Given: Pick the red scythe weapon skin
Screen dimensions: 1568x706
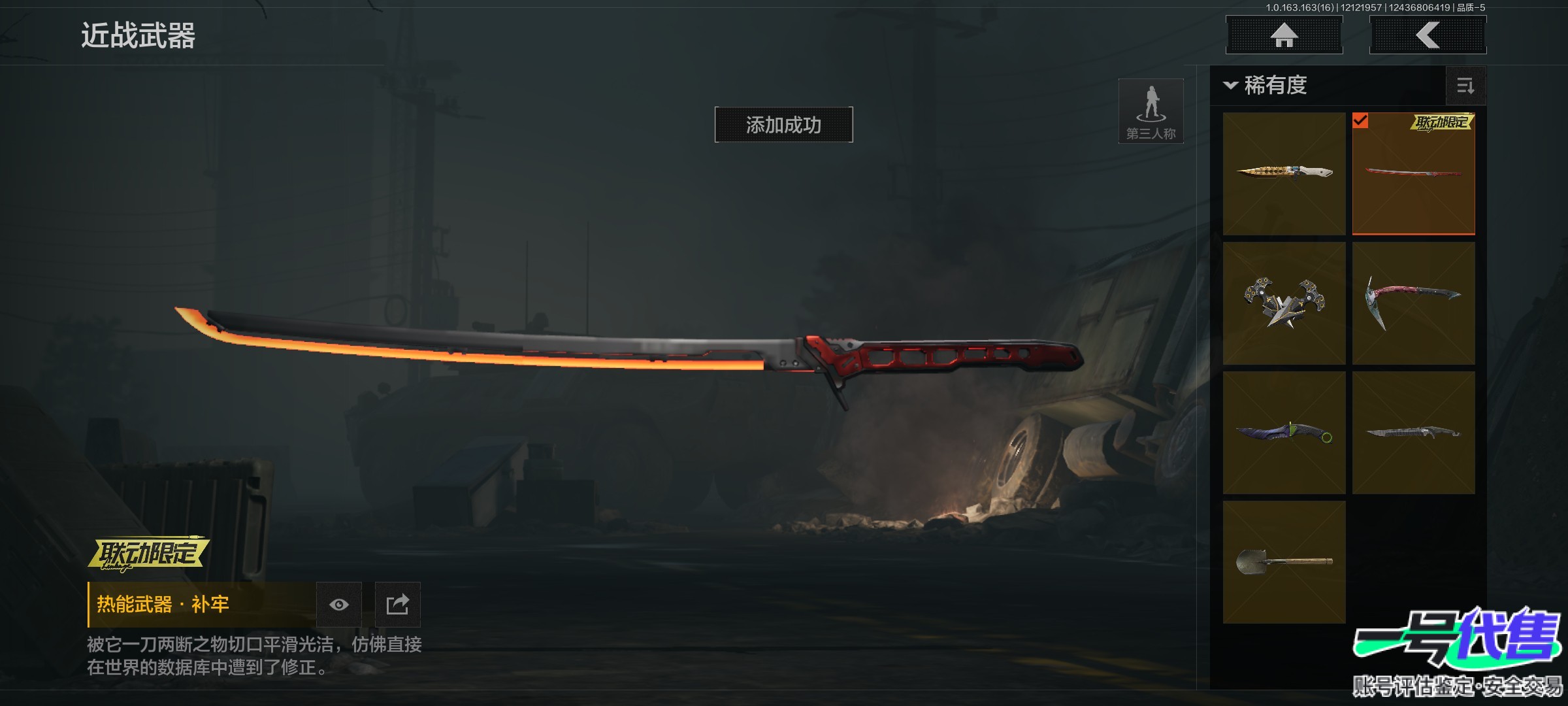Looking at the screenshot, I should (x=1413, y=303).
